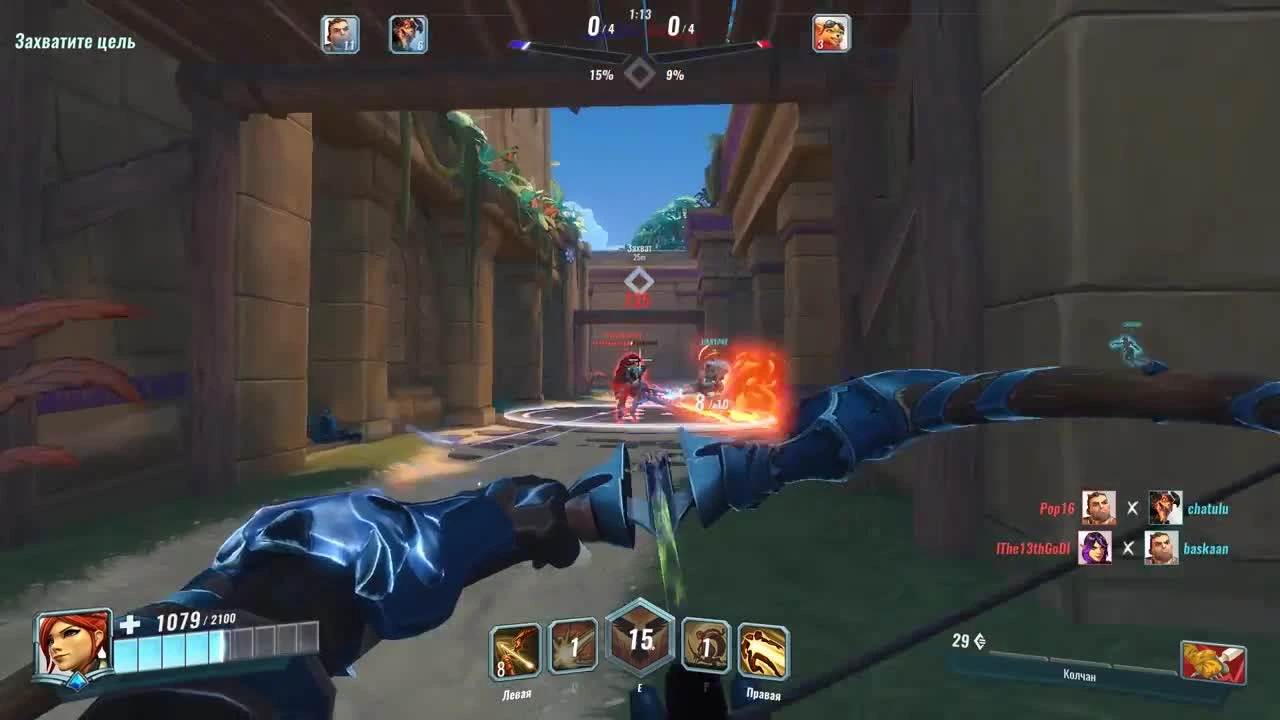Click IThe13thGoDI's portrait in the kill feed
The image size is (1280, 720).
[x=1096, y=548]
